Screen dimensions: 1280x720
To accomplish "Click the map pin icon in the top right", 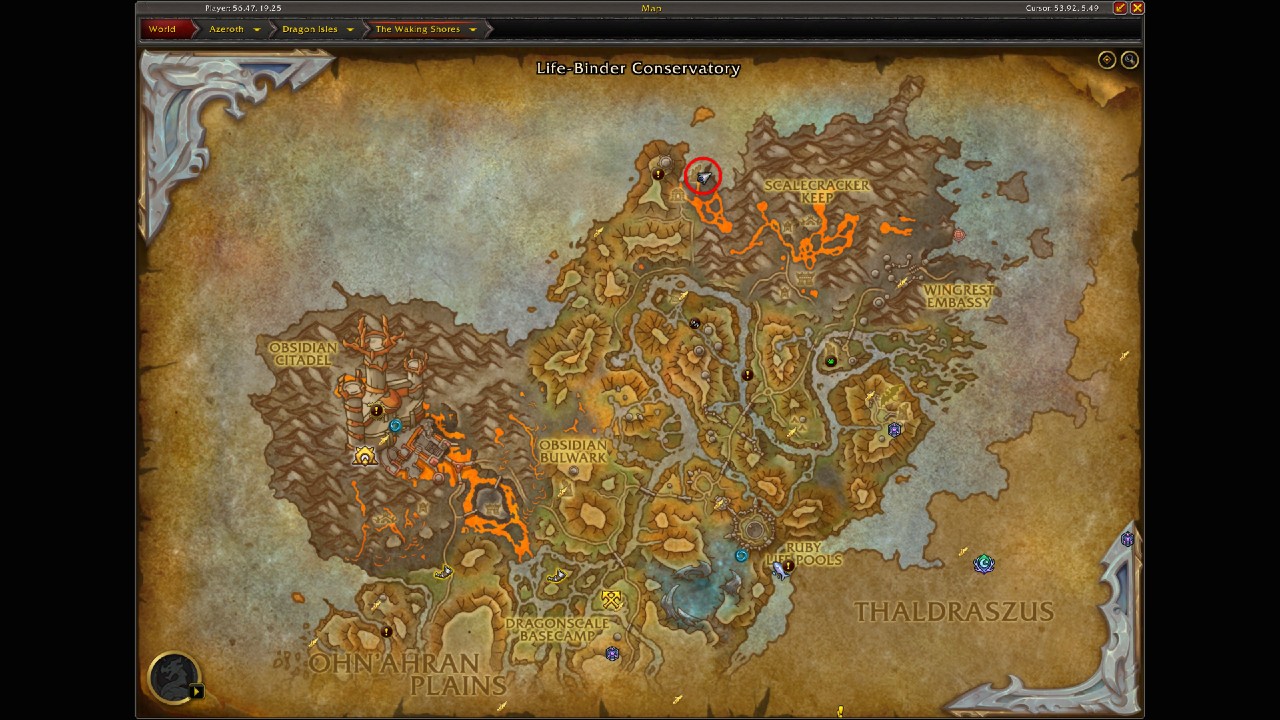I will [x=1107, y=59].
